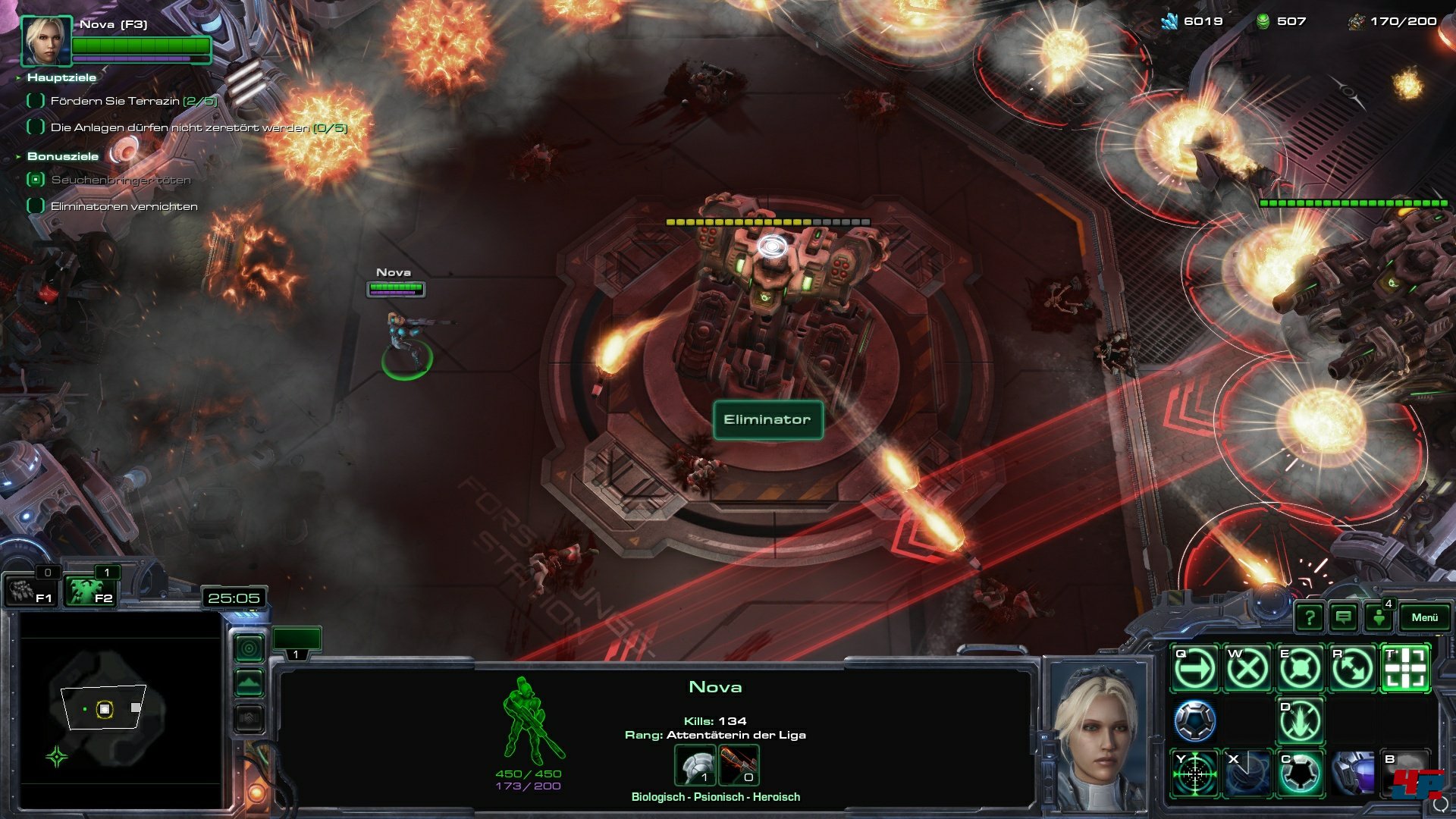
Task: Activate the cloak ability with C hotkey label
Action: point(1300,773)
